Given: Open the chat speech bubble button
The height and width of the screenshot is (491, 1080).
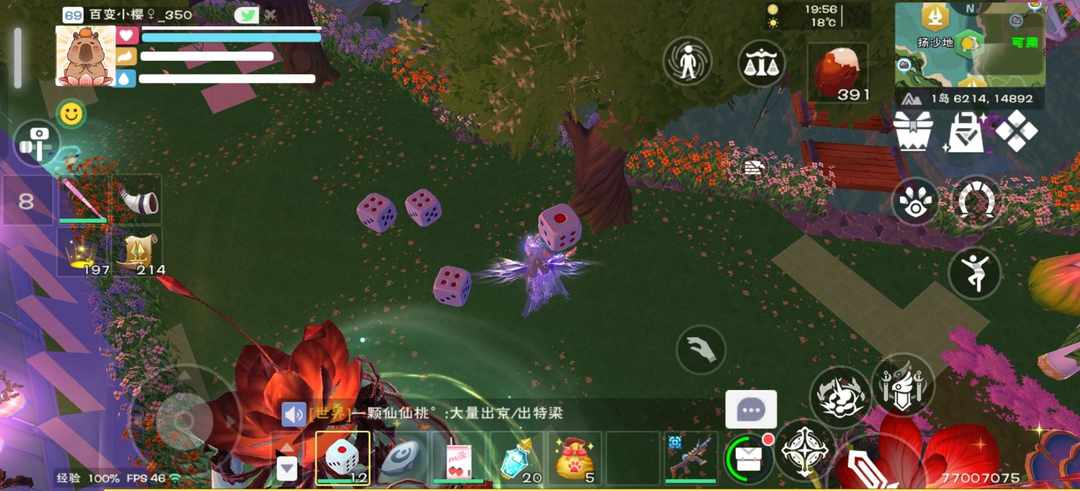Looking at the screenshot, I should coord(751,409).
